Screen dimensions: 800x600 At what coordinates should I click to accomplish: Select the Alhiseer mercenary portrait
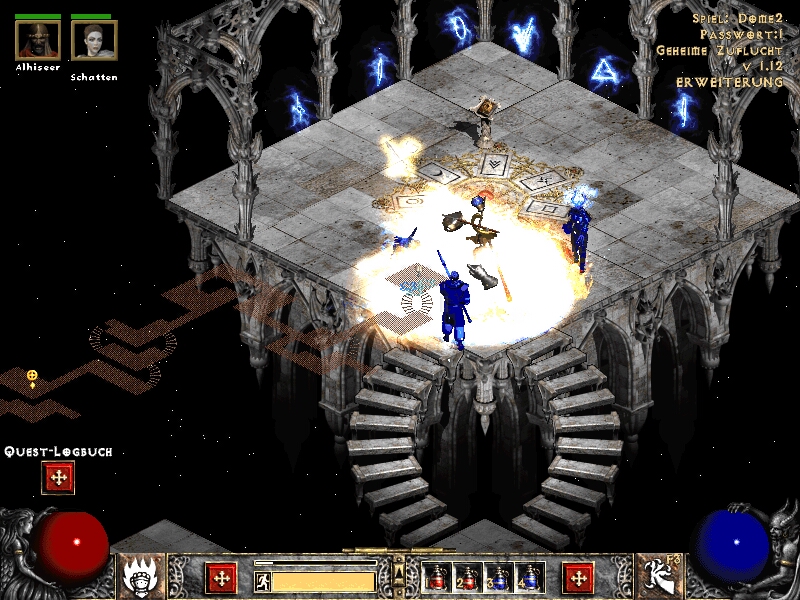pos(38,40)
